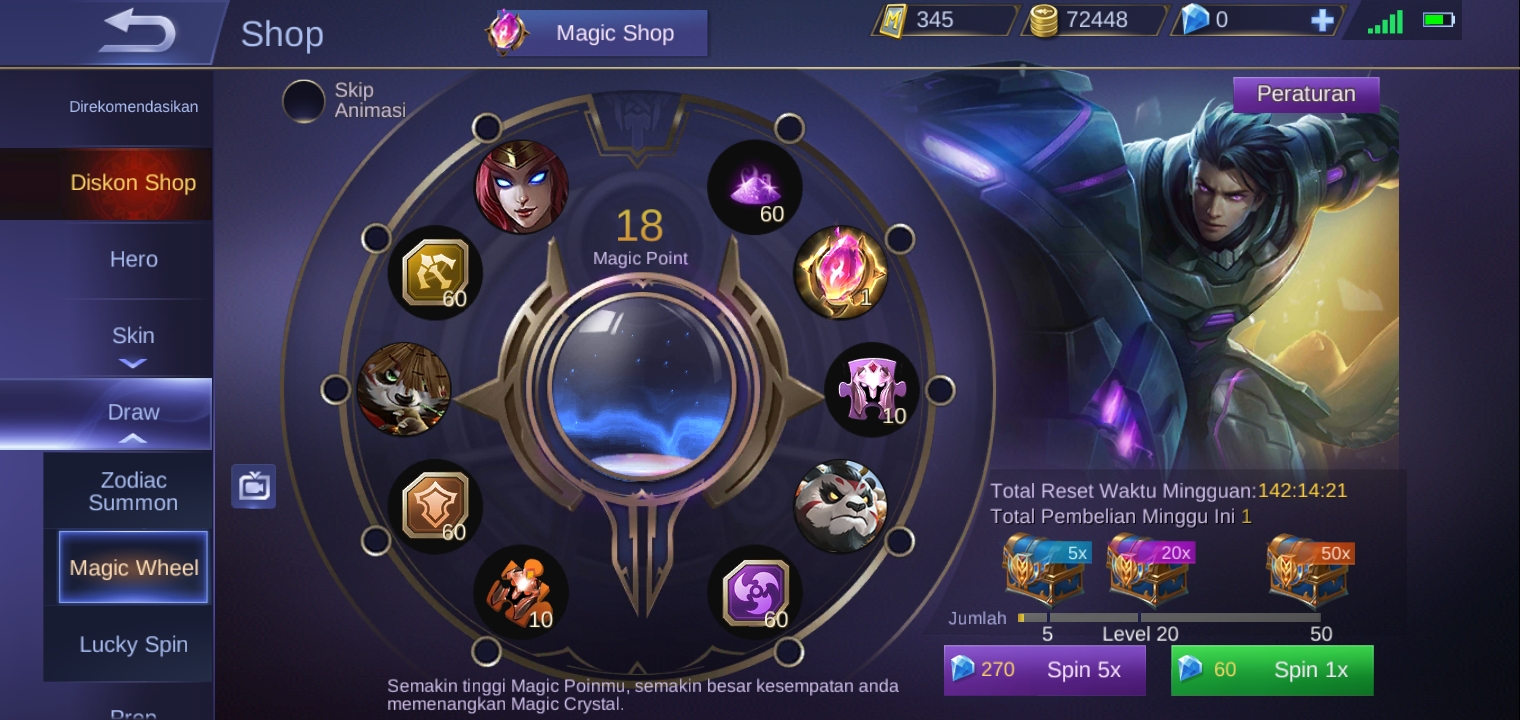Open the Lucky Spin menu
Viewport: 1520px width, 720px height.
[x=133, y=645]
